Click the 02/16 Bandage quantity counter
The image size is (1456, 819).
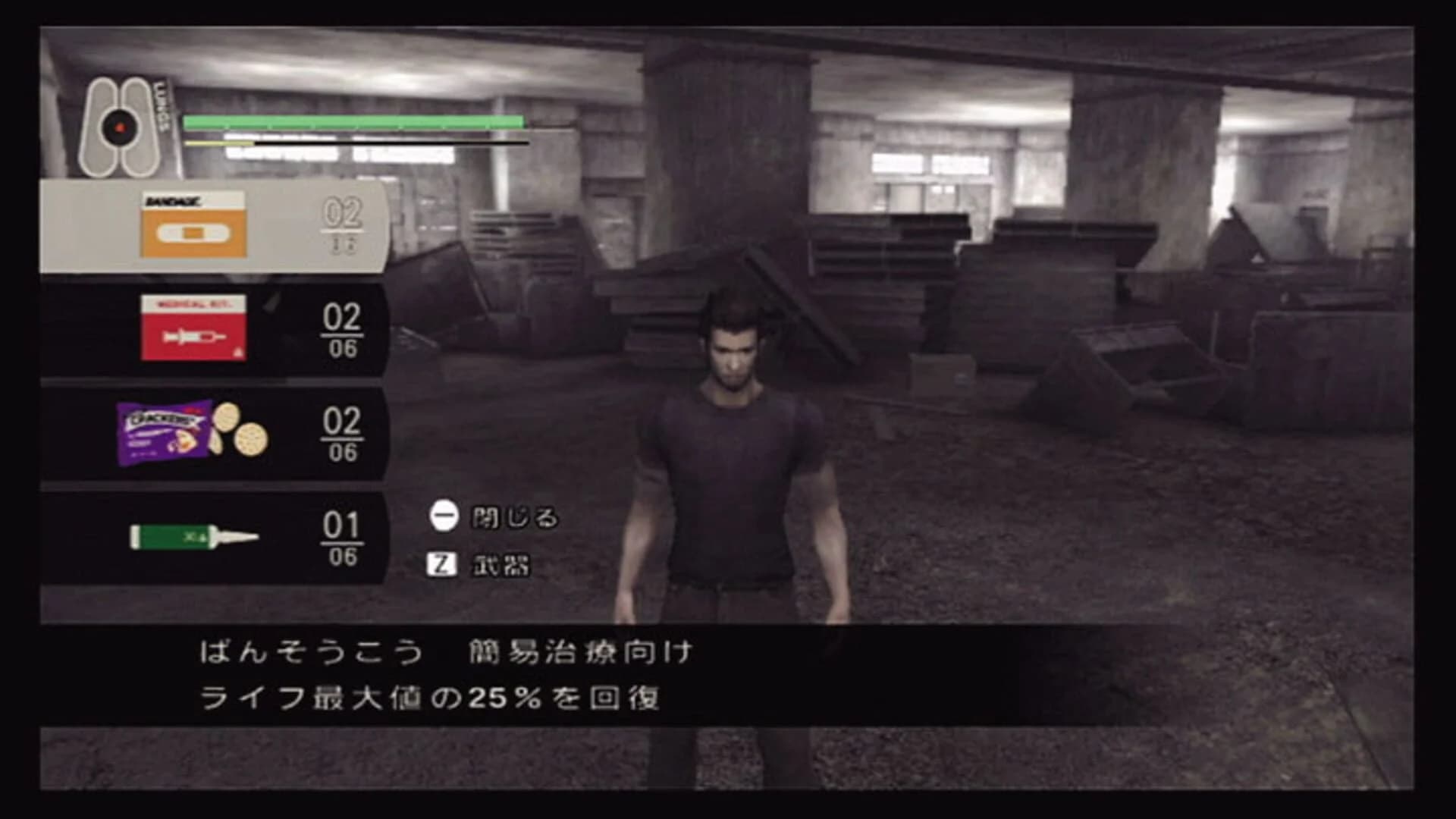343,224
